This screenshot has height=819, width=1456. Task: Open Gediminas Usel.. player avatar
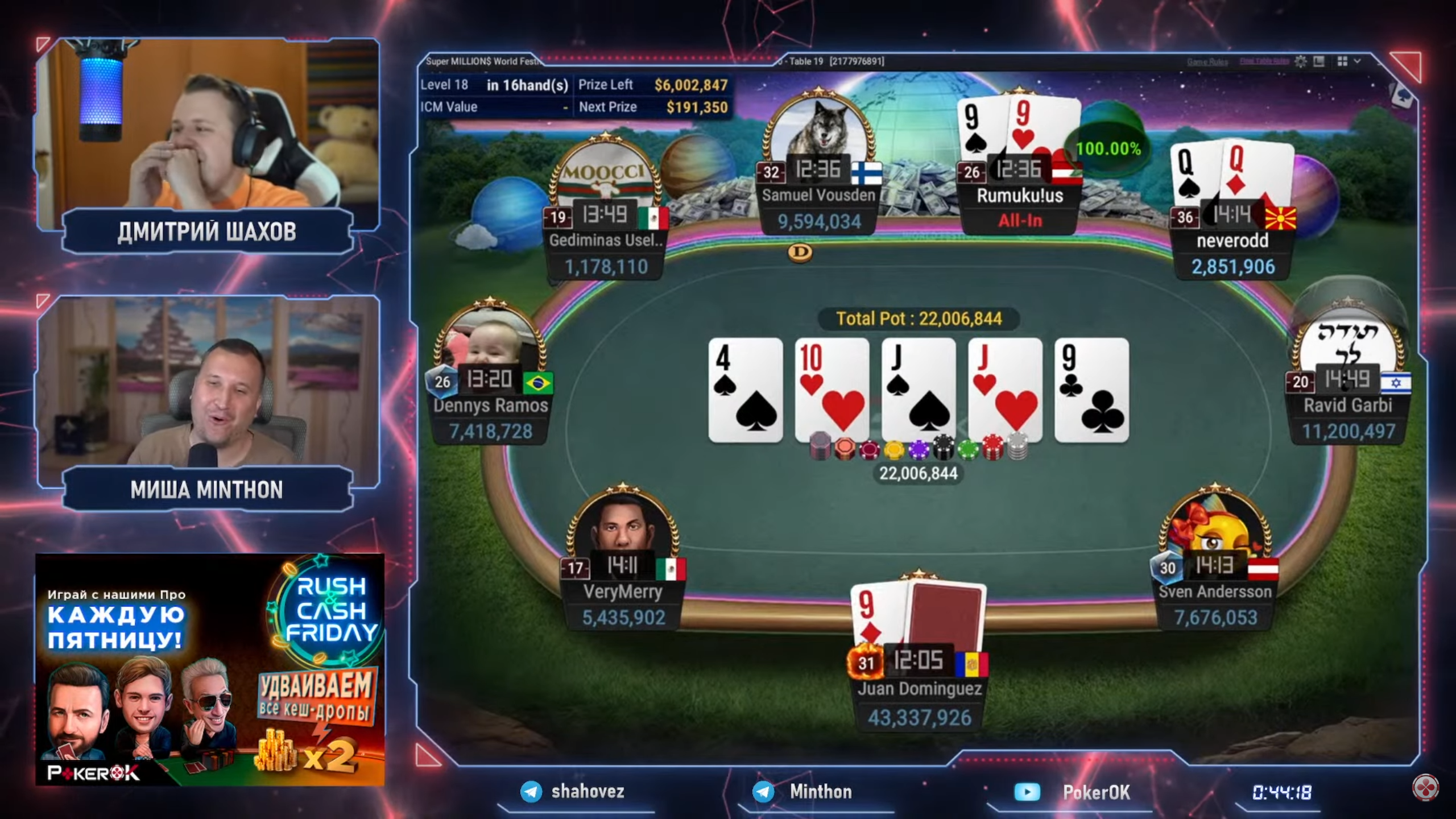click(605, 176)
